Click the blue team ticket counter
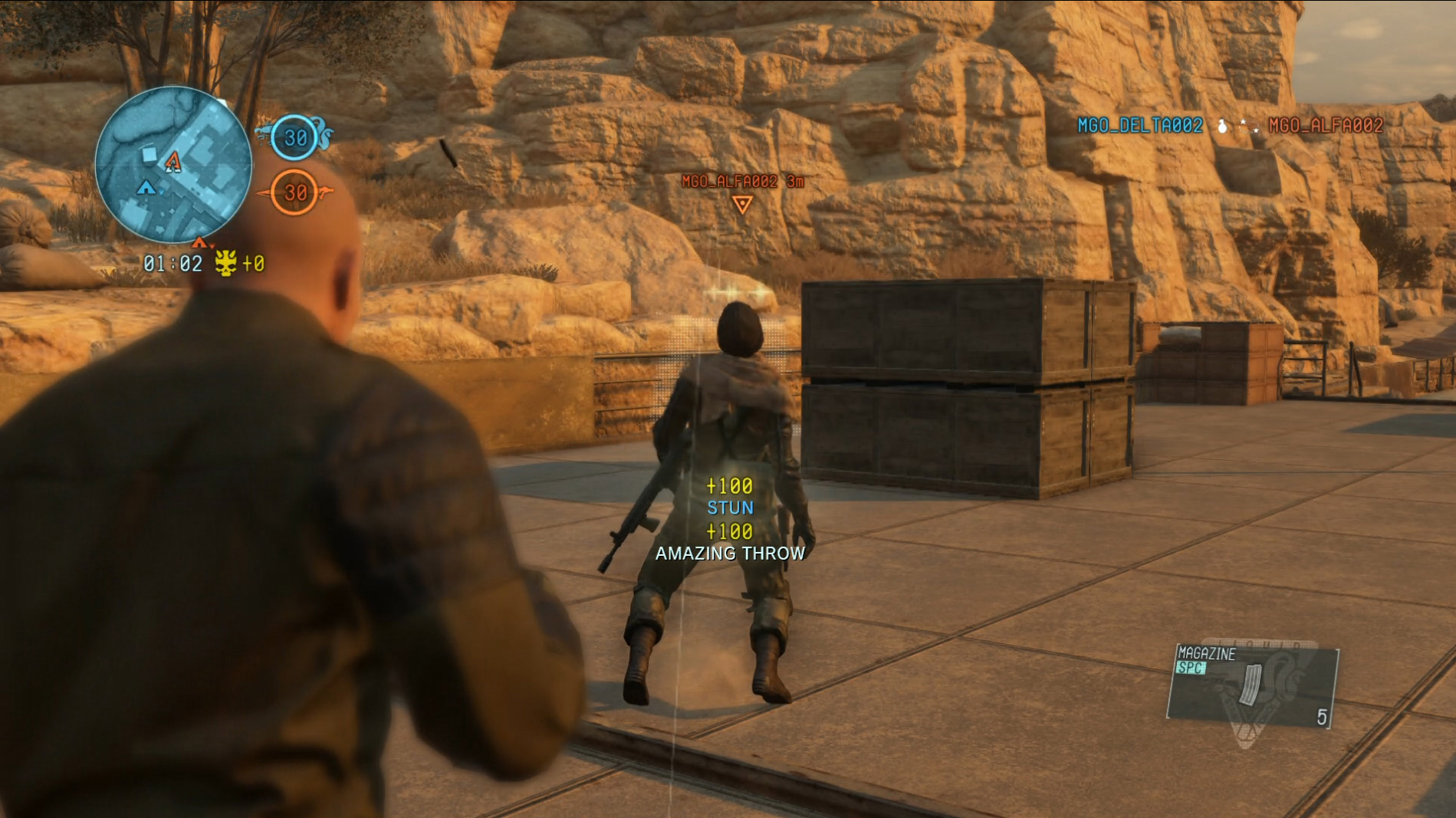Image resolution: width=1456 pixels, height=818 pixels. point(295,138)
